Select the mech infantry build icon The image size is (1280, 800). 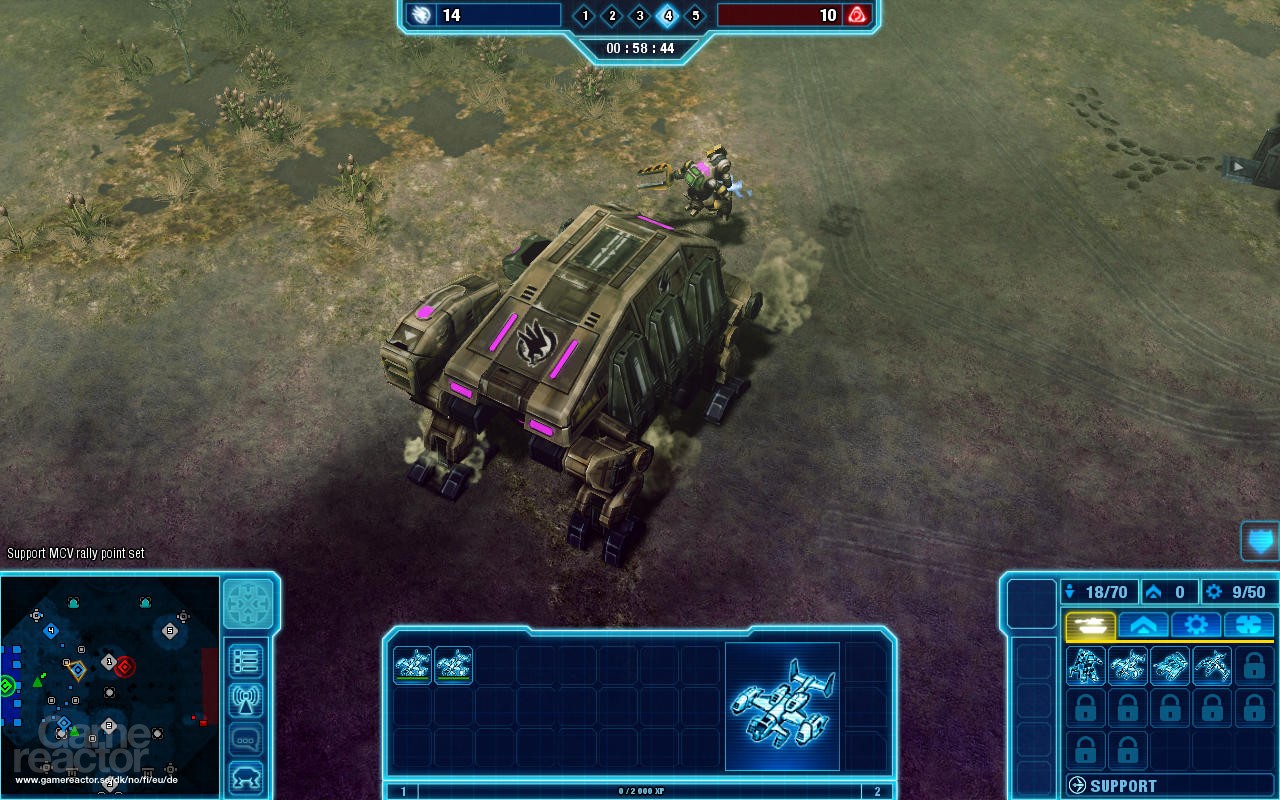click(1085, 668)
